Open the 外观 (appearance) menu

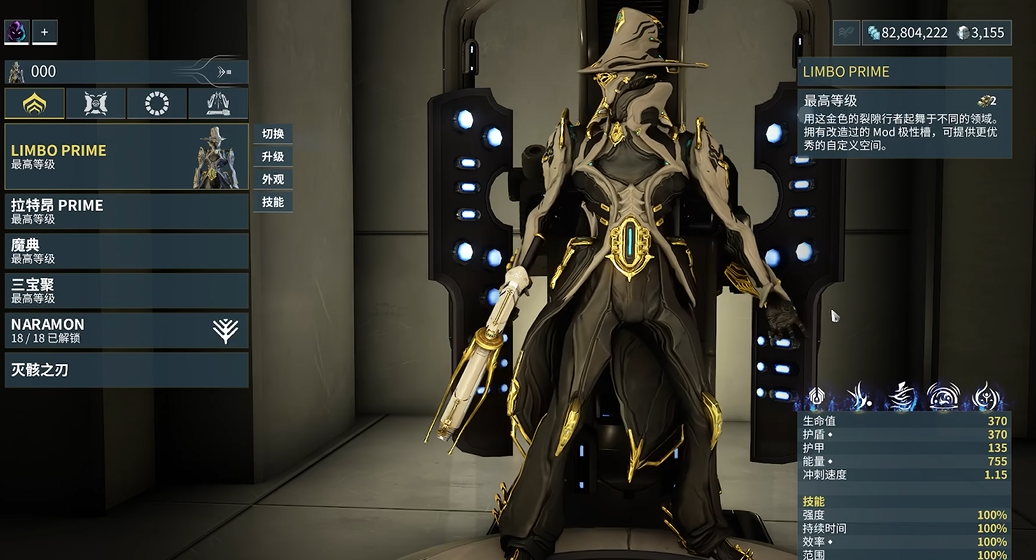click(273, 179)
